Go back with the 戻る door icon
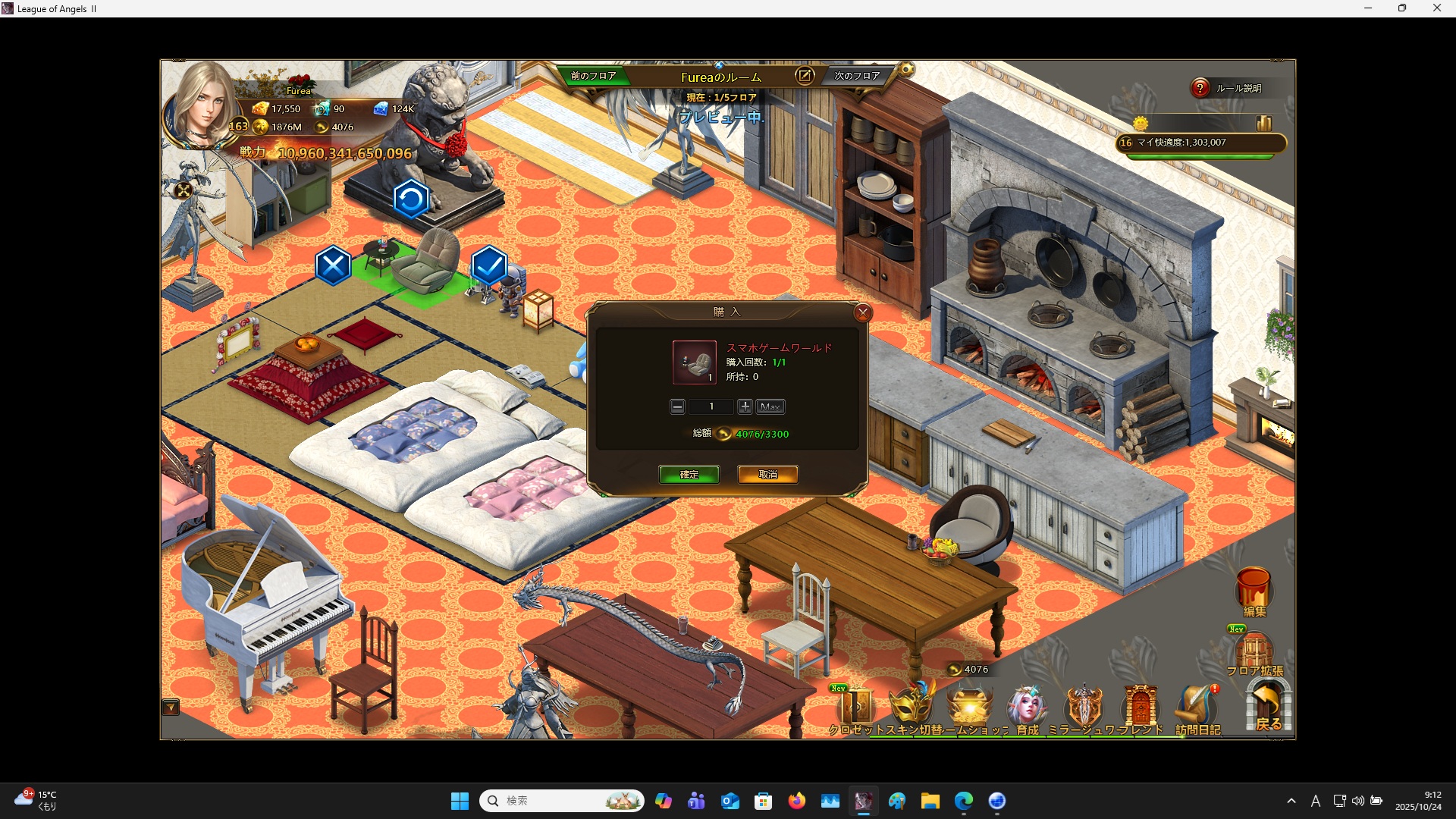The image size is (1456, 819). click(1268, 705)
